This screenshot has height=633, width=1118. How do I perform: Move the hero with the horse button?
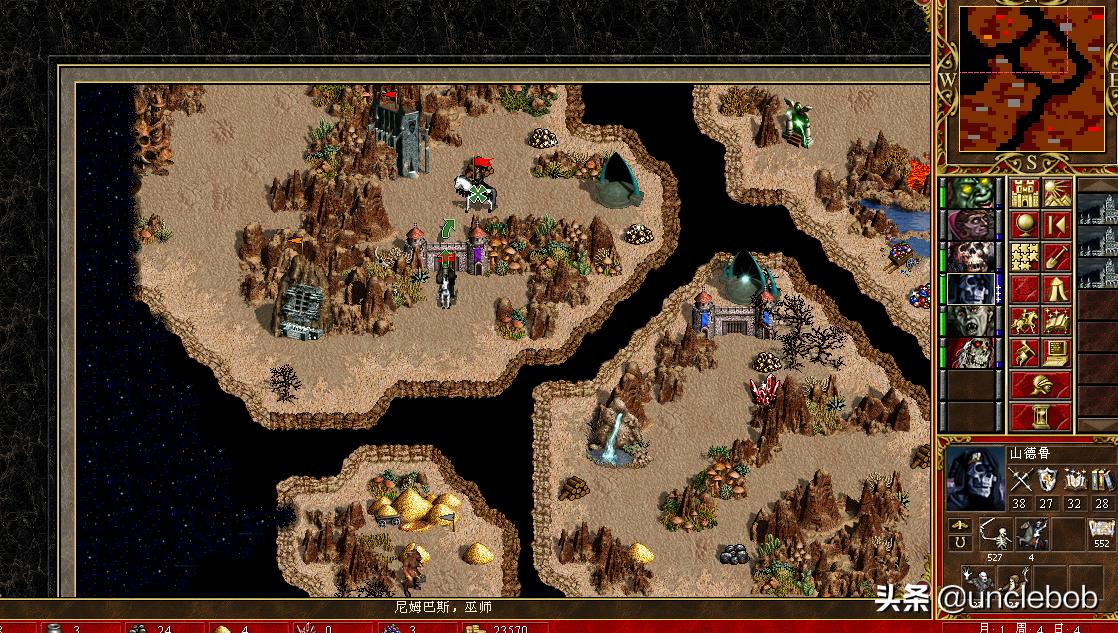(1023, 321)
